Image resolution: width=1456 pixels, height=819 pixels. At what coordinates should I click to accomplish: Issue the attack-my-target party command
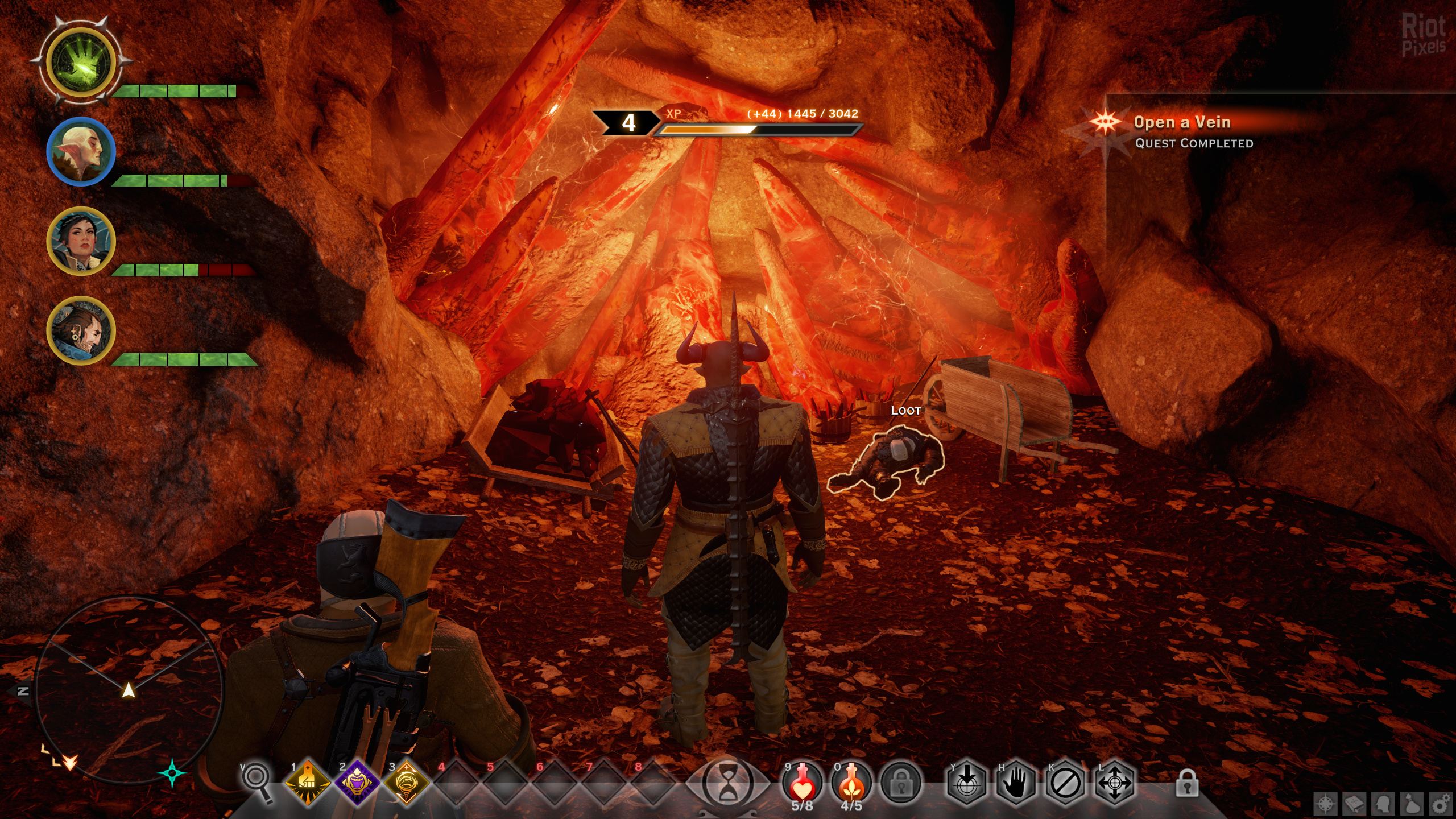pos(967,783)
